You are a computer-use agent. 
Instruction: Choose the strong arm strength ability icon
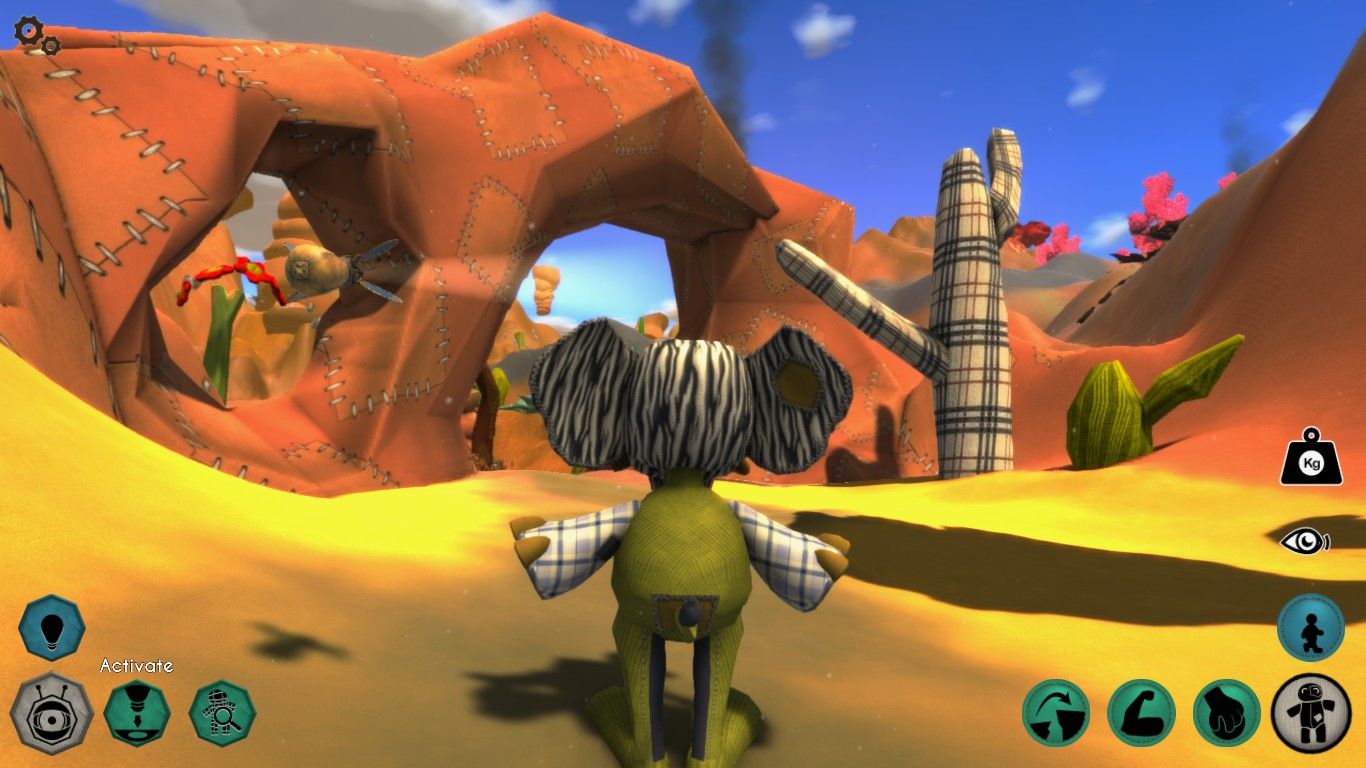(x=1141, y=714)
